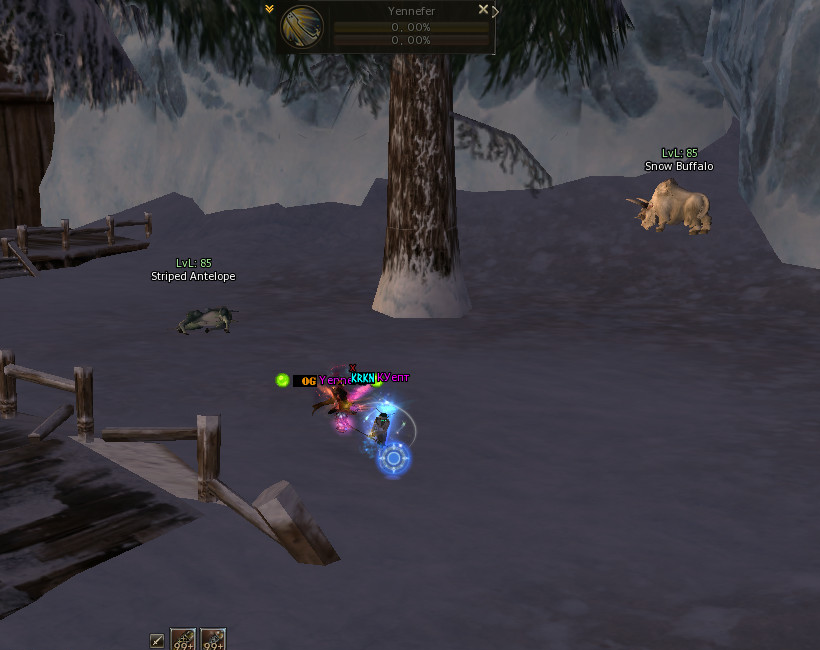This screenshot has width=820, height=650.
Task: Expand the double-chevron arrow beside target panel
Action: click(x=270, y=9)
